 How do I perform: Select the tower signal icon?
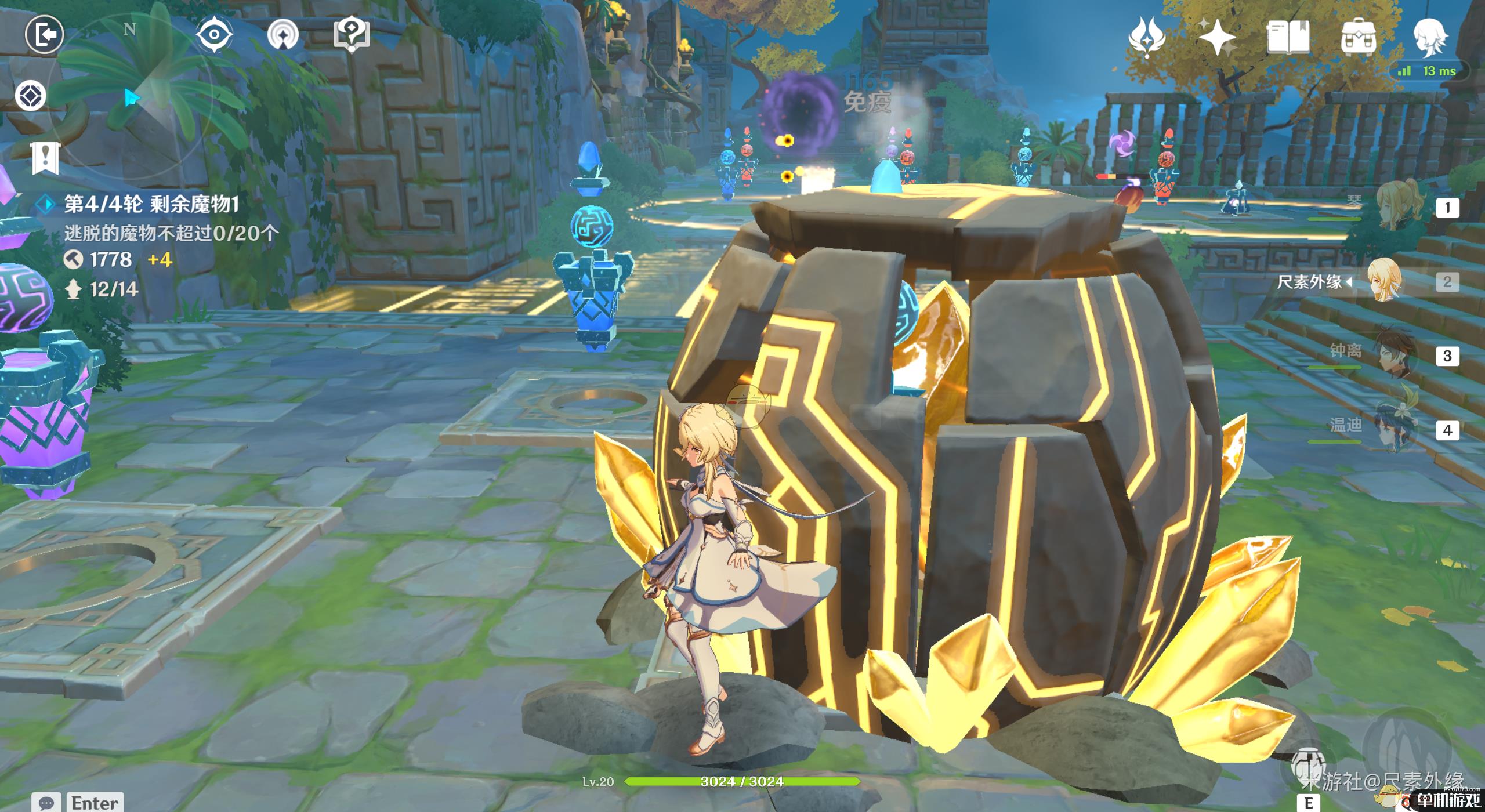point(283,35)
